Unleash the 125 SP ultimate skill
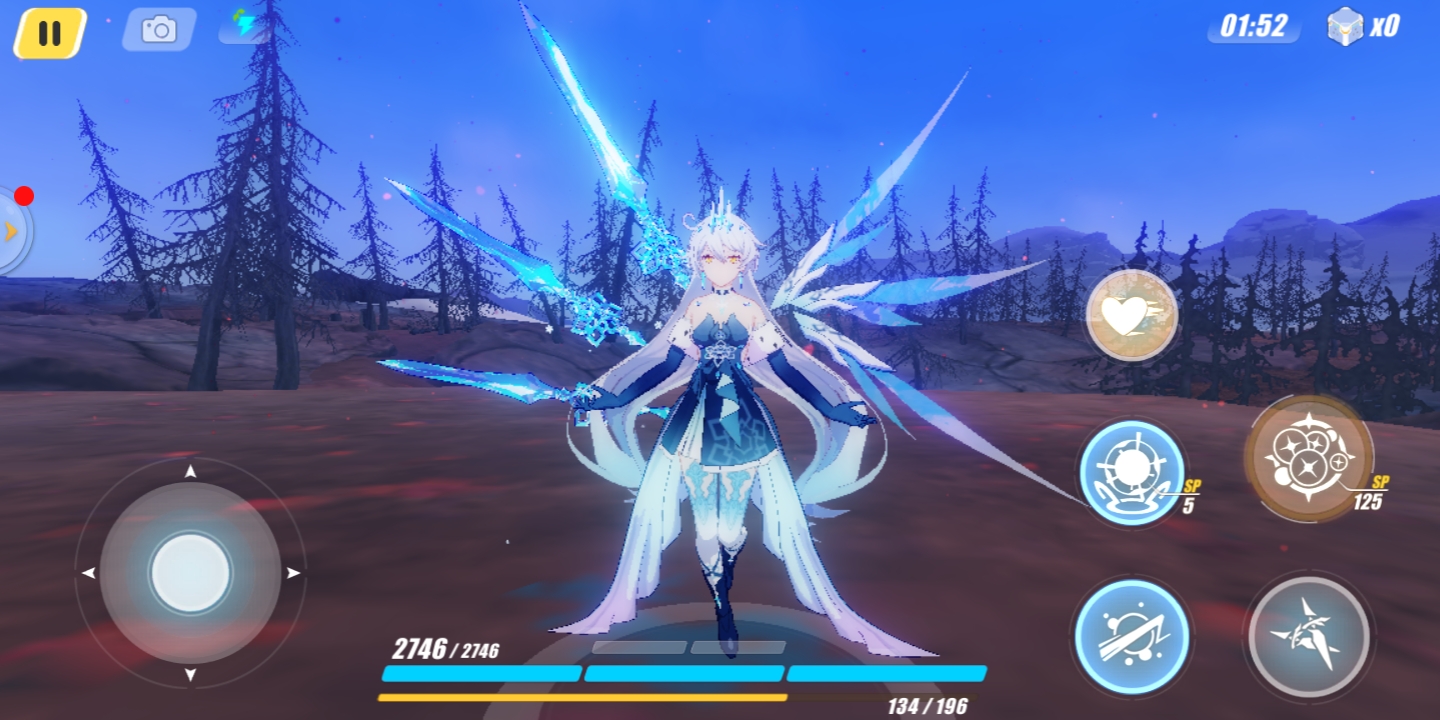Viewport: 1440px width, 720px height. tap(1308, 458)
